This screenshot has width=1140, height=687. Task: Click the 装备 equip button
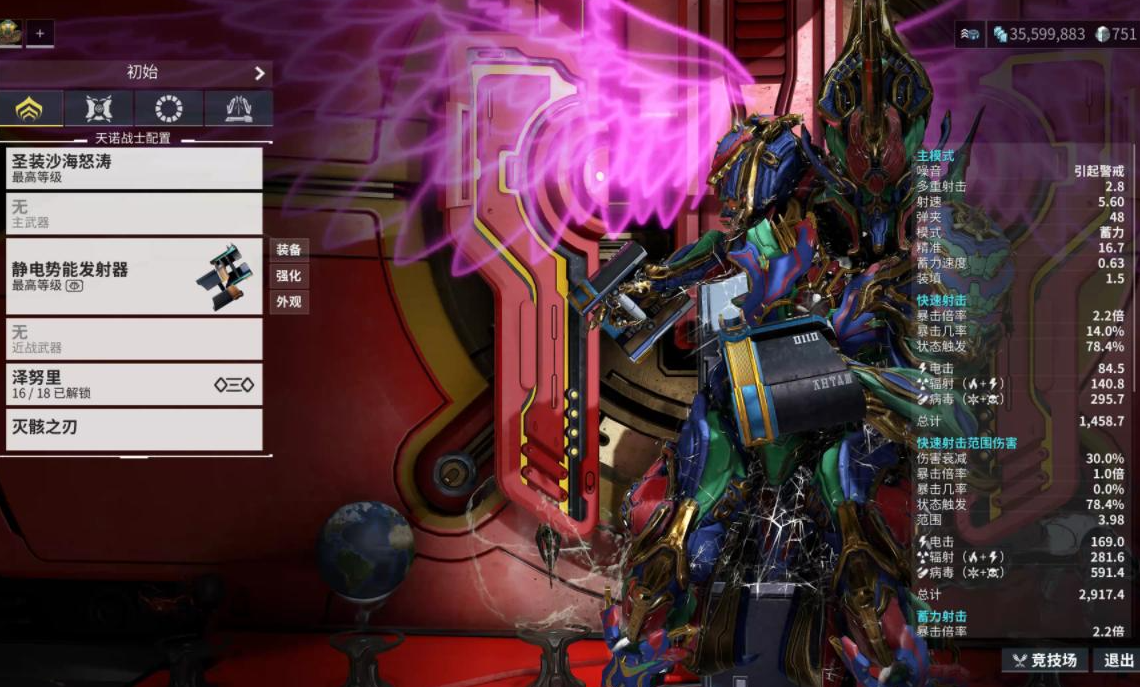289,249
